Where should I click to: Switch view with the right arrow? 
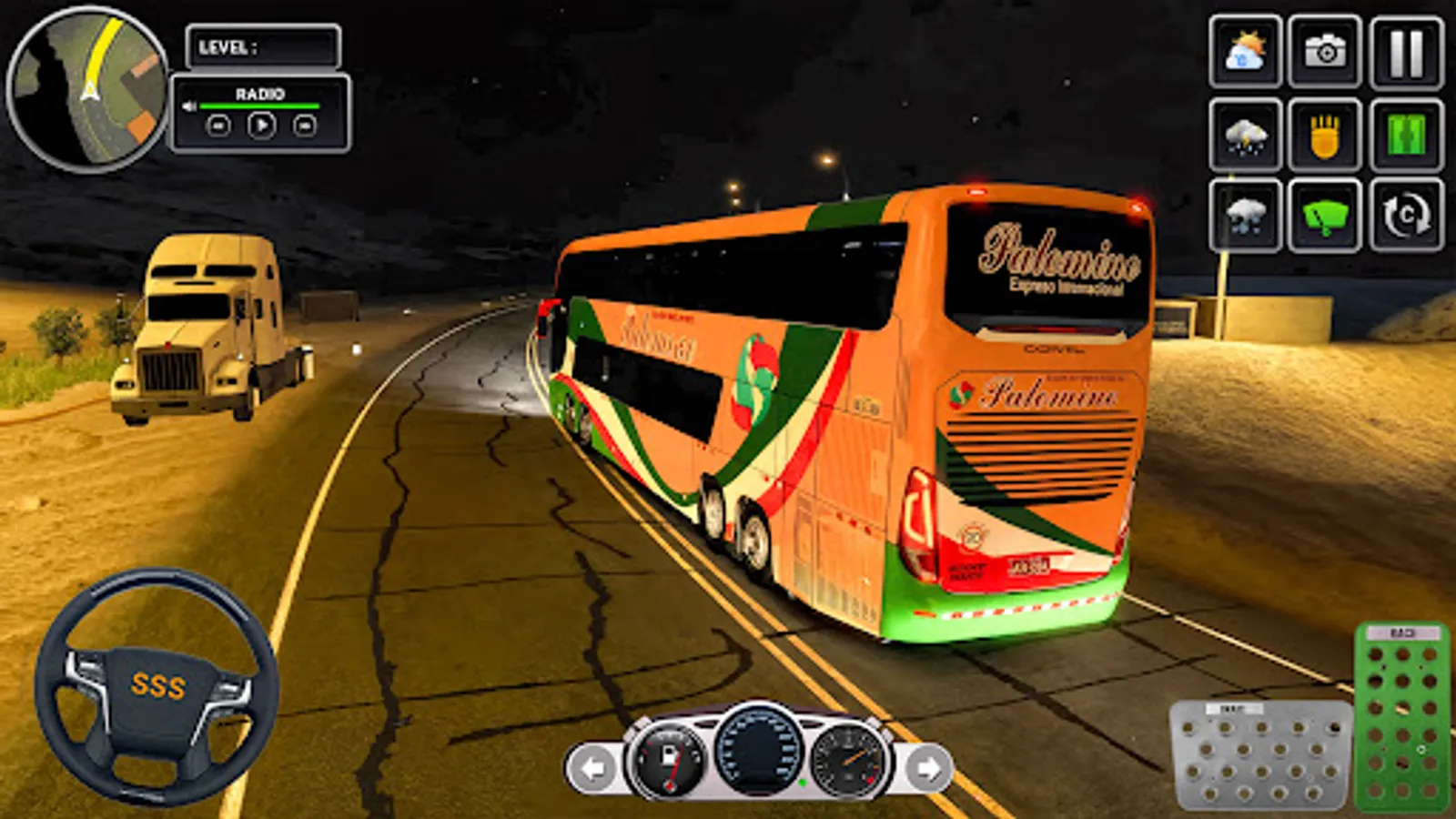(929, 767)
